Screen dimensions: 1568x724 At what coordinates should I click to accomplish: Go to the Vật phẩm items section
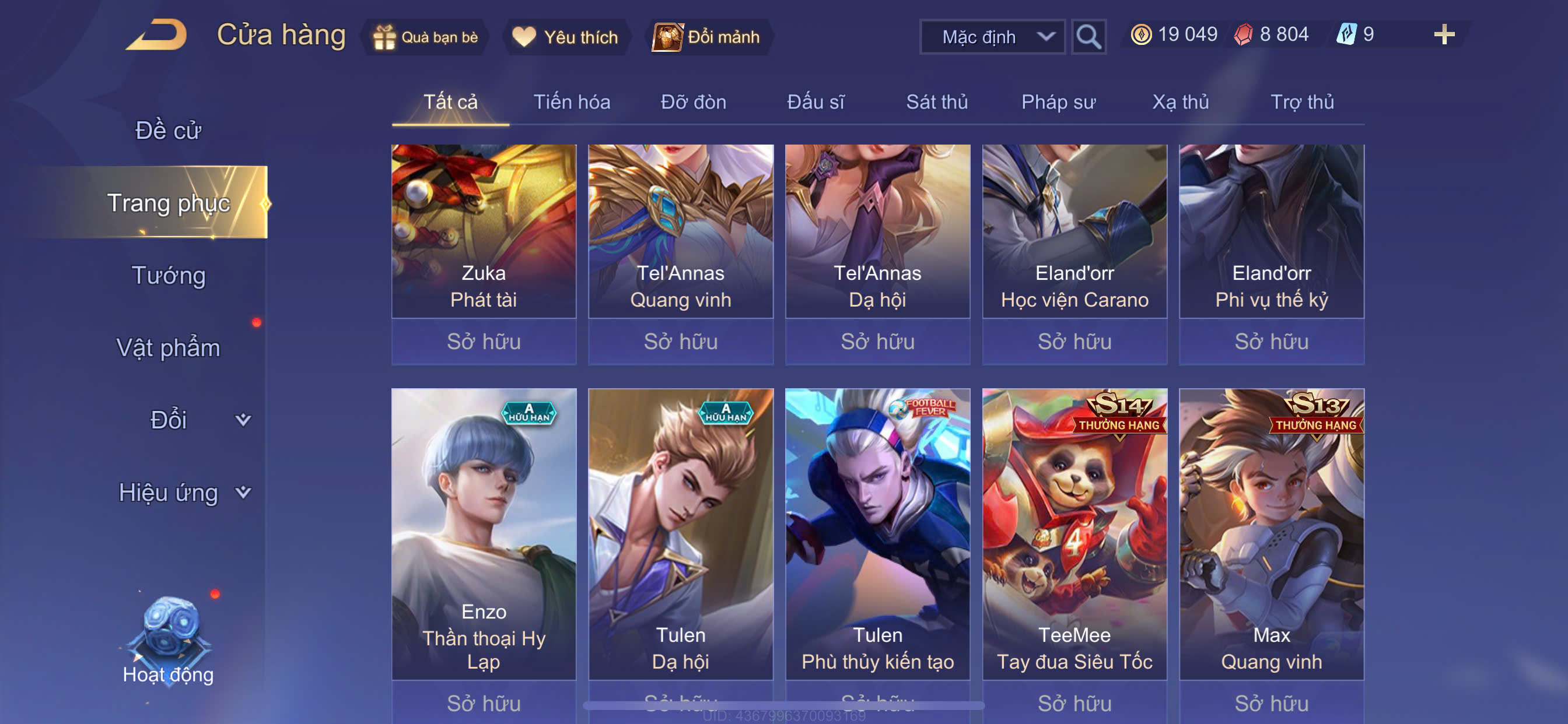168,348
